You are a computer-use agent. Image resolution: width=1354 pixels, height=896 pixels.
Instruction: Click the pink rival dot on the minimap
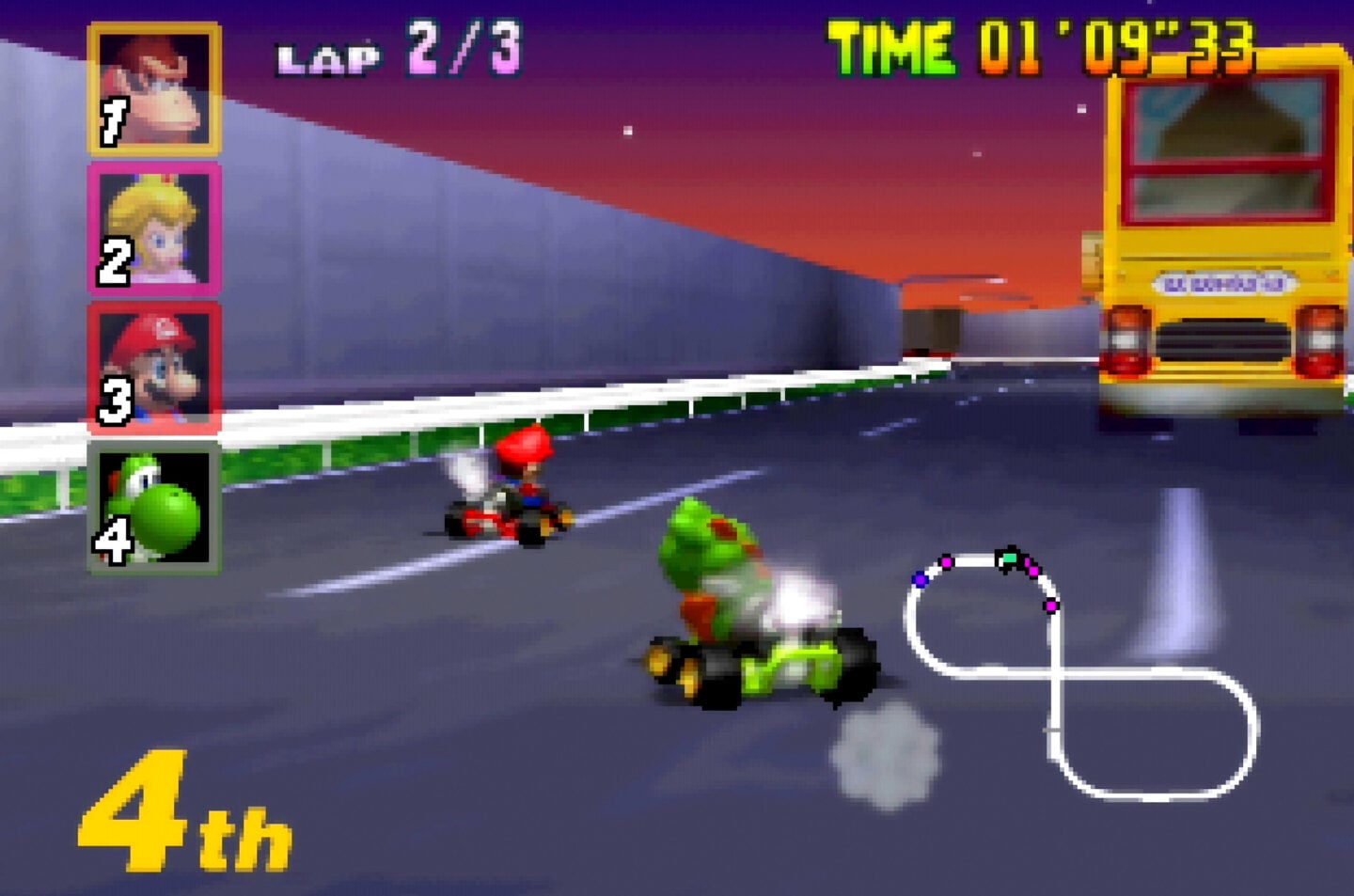(1033, 572)
